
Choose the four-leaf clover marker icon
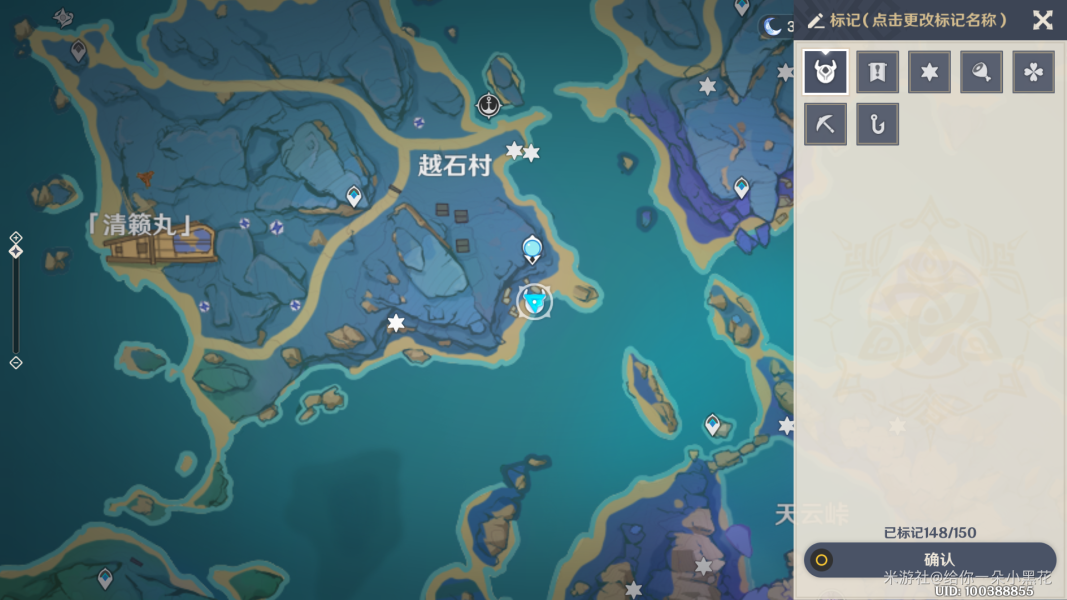[1033, 72]
